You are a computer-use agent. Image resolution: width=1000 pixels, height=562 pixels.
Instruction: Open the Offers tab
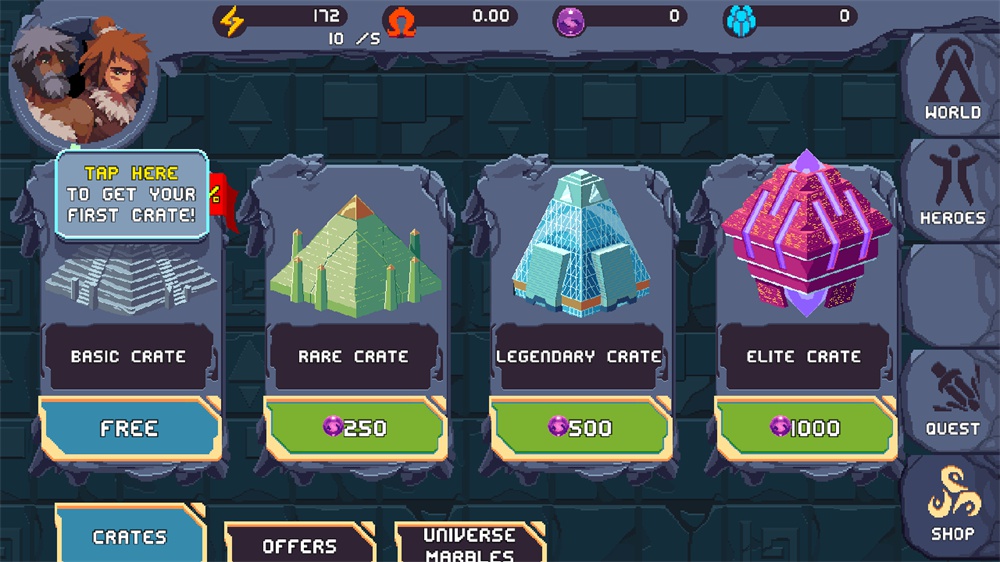pos(299,545)
